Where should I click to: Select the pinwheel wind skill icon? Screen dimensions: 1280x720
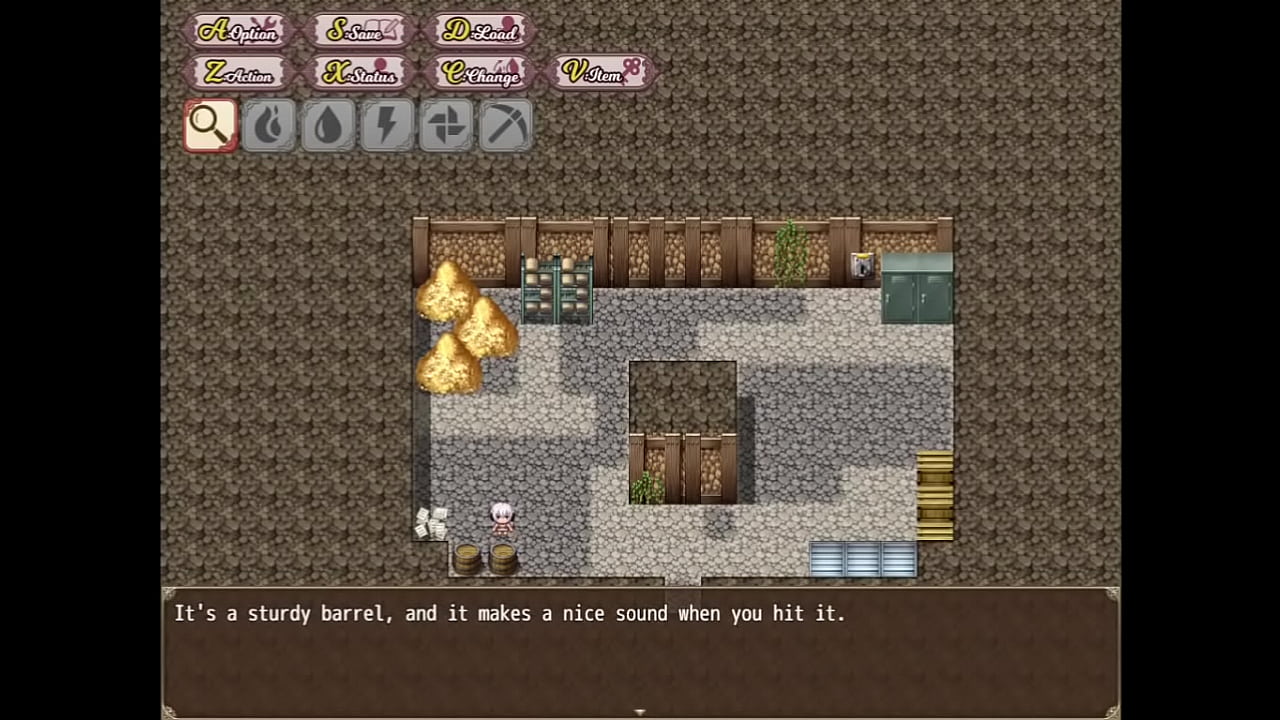point(446,126)
